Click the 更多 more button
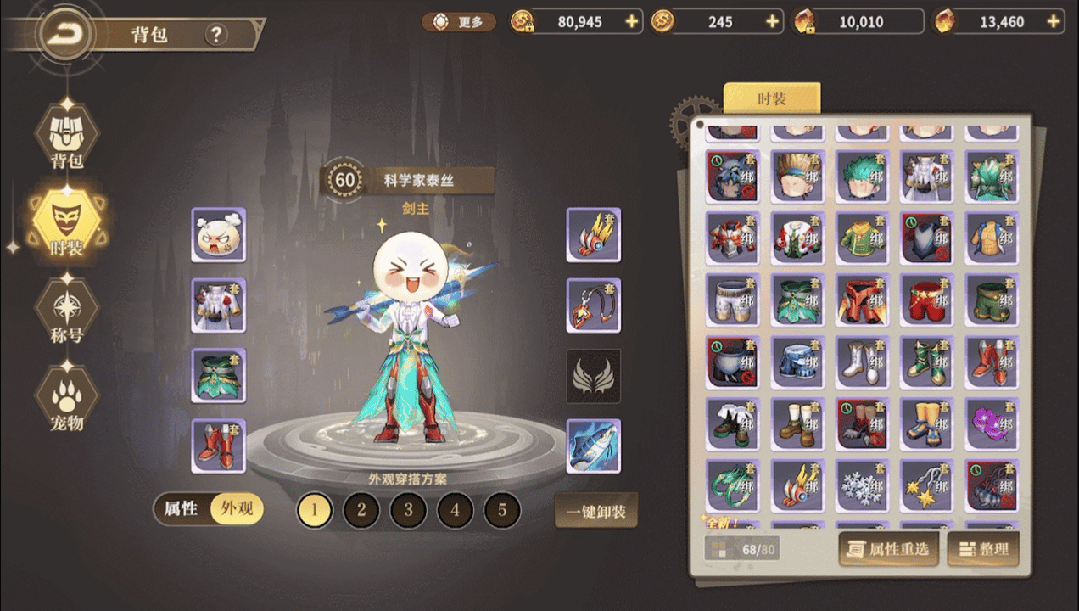Viewport: 1079px width, 611px height. [x=459, y=21]
